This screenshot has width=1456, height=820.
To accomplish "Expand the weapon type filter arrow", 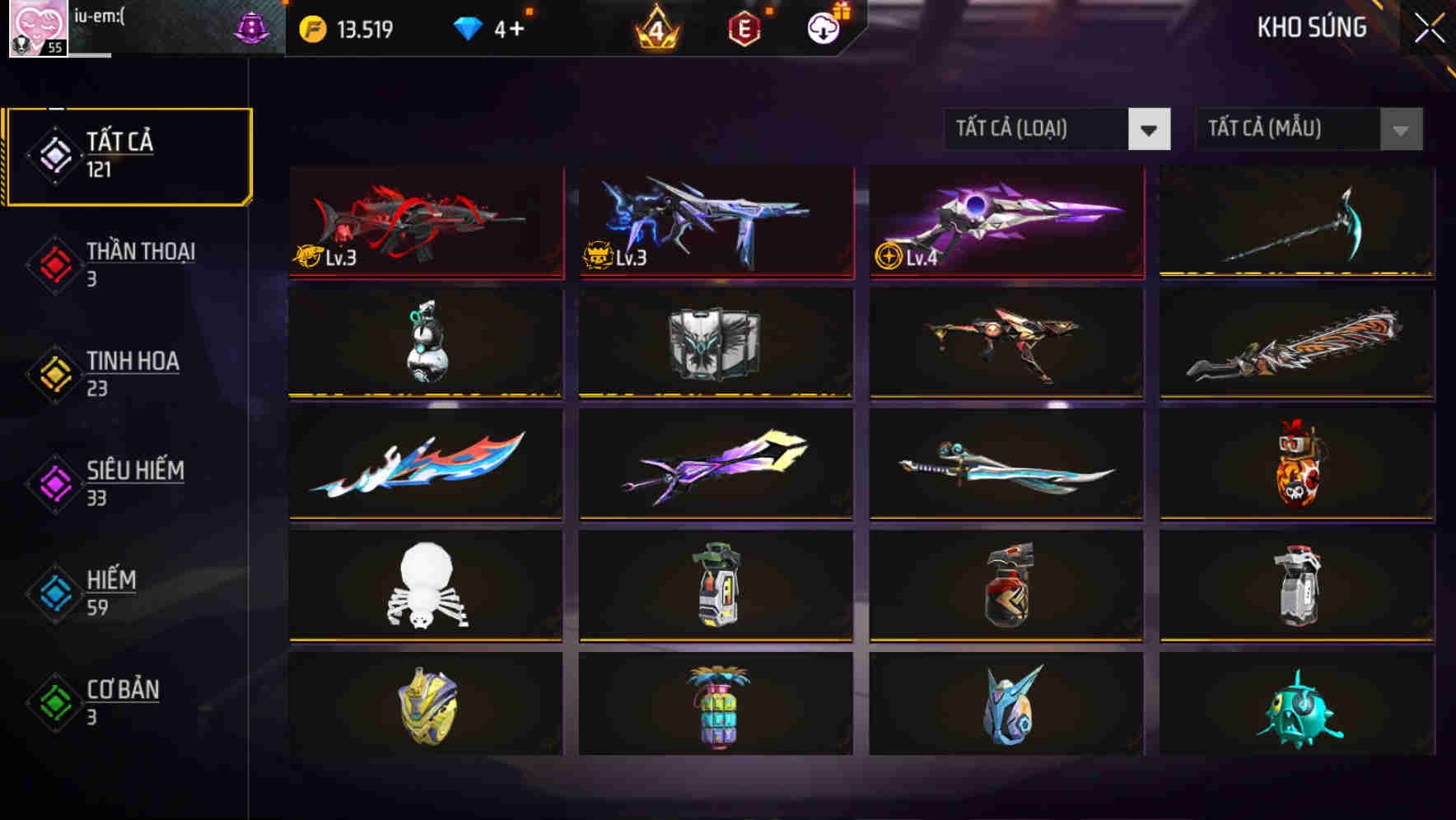I will click(1149, 129).
